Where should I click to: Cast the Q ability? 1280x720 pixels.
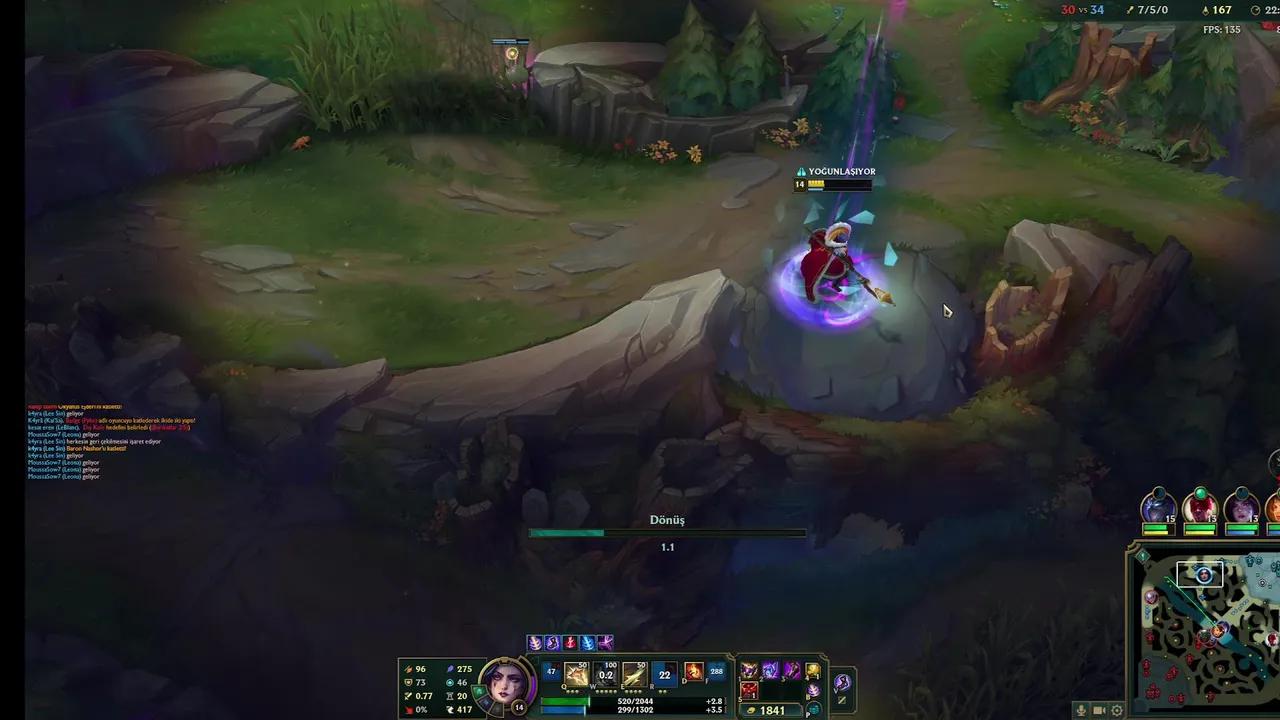point(576,673)
